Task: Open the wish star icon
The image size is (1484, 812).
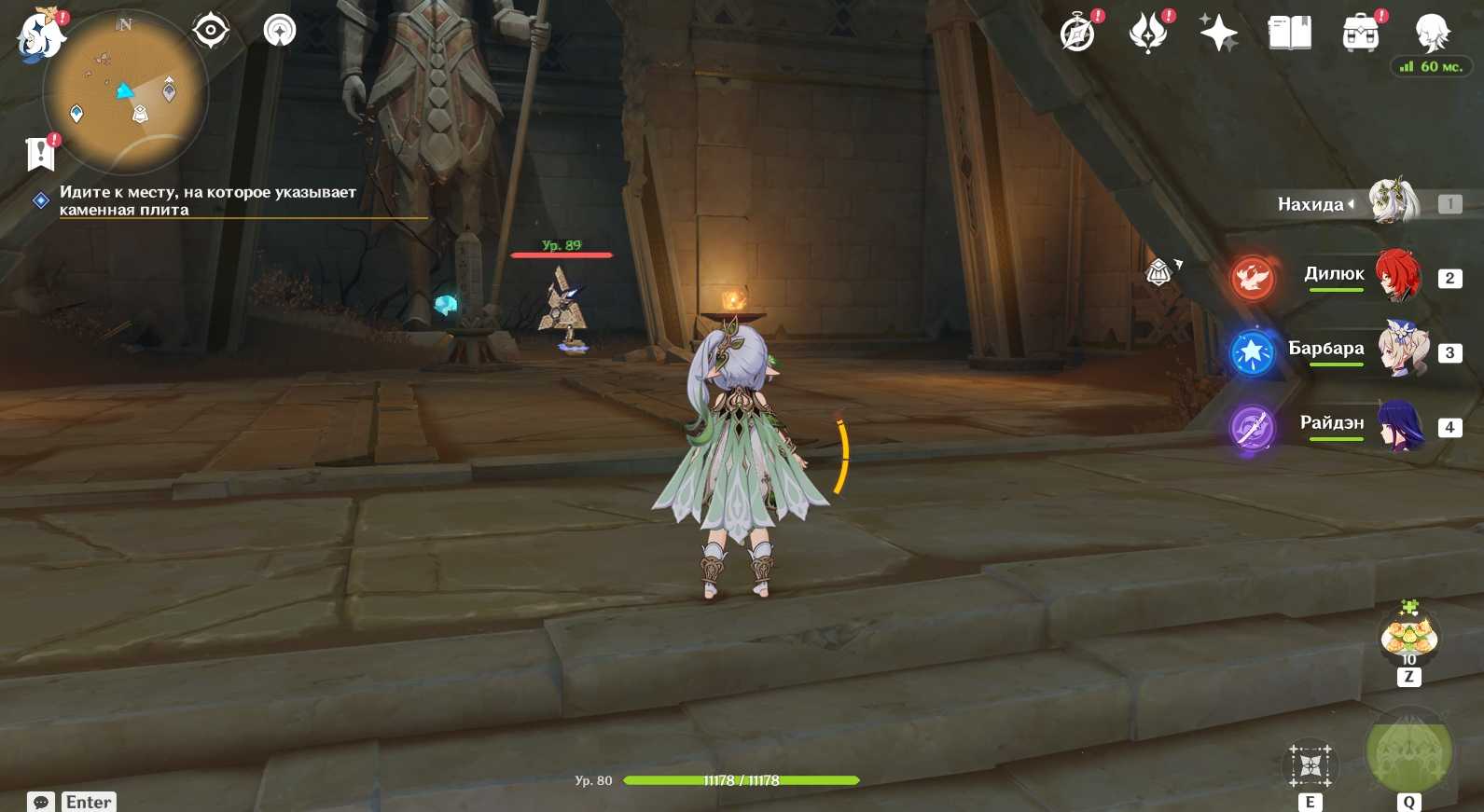Action: pos(1218,34)
